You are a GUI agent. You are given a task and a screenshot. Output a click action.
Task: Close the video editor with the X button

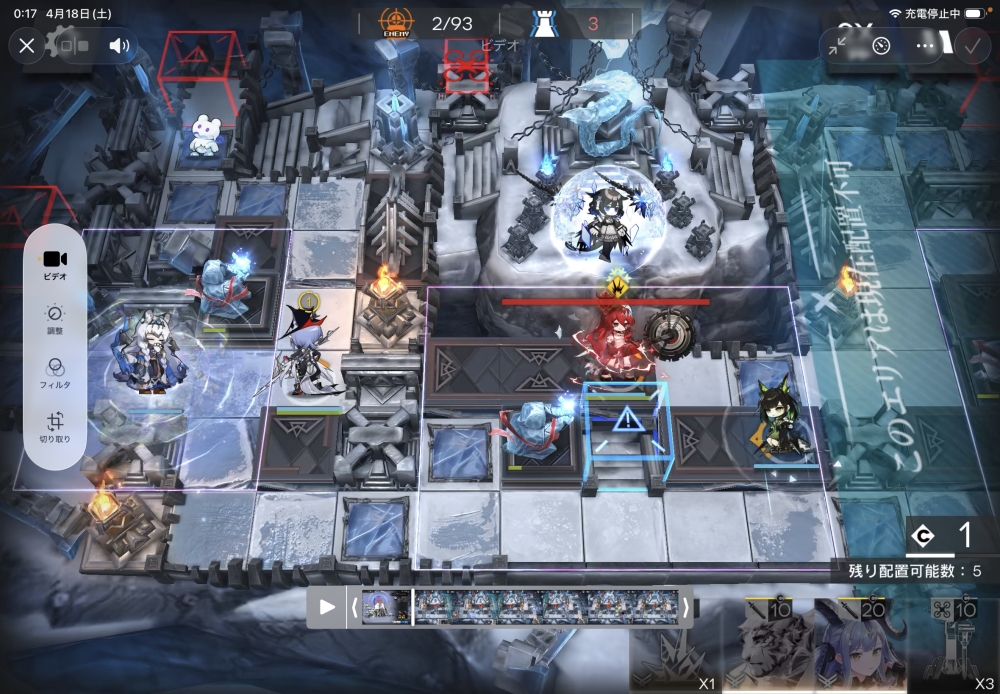[x=27, y=46]
